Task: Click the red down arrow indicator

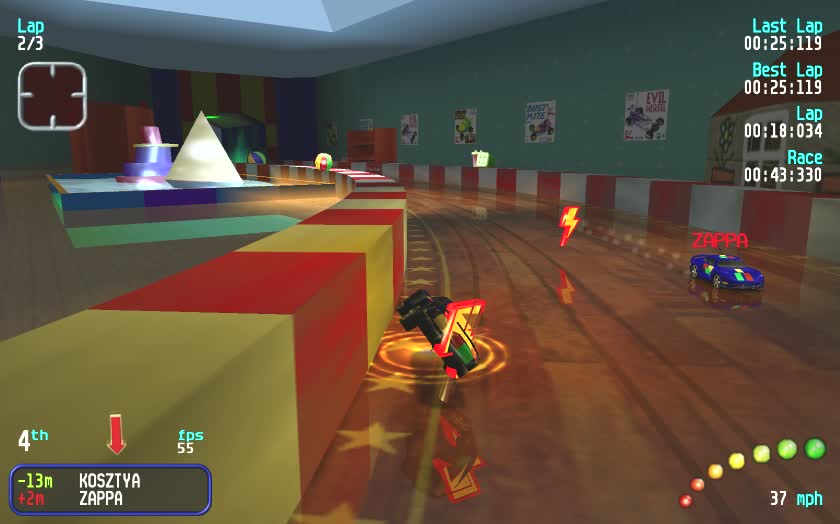Action: click(x=117, y=434)
